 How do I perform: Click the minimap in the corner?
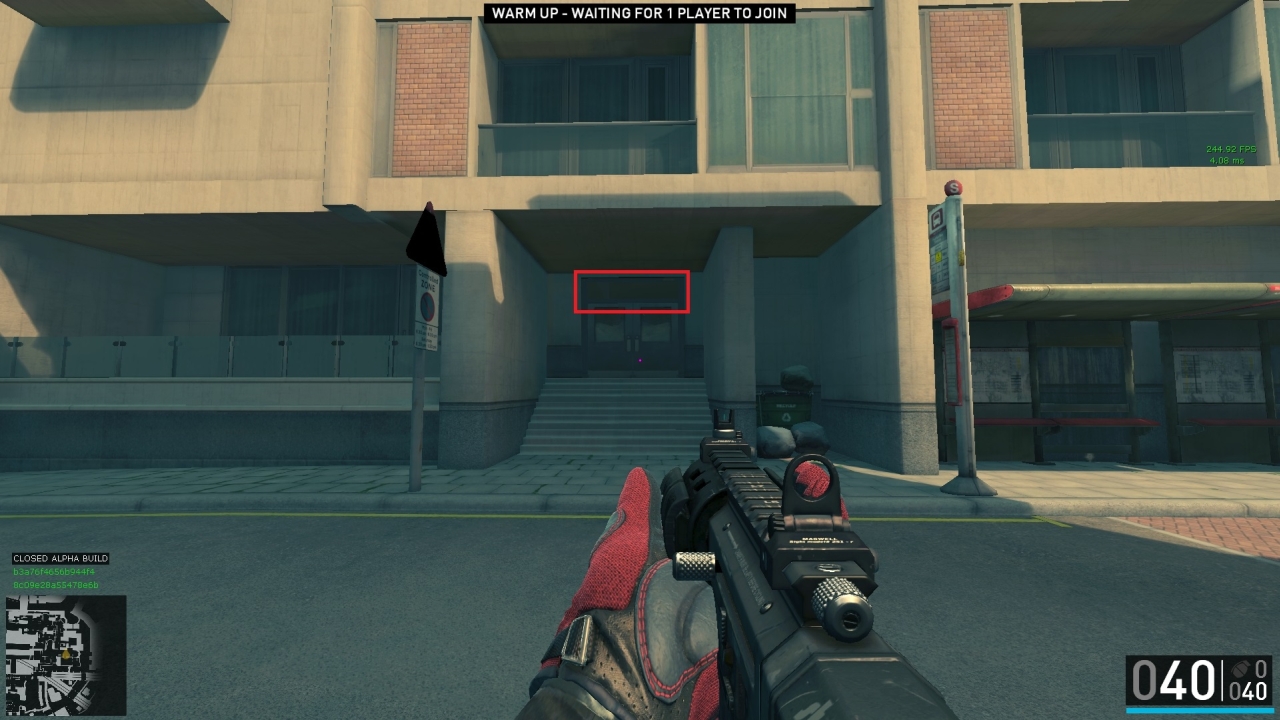(x=66, y=655)
